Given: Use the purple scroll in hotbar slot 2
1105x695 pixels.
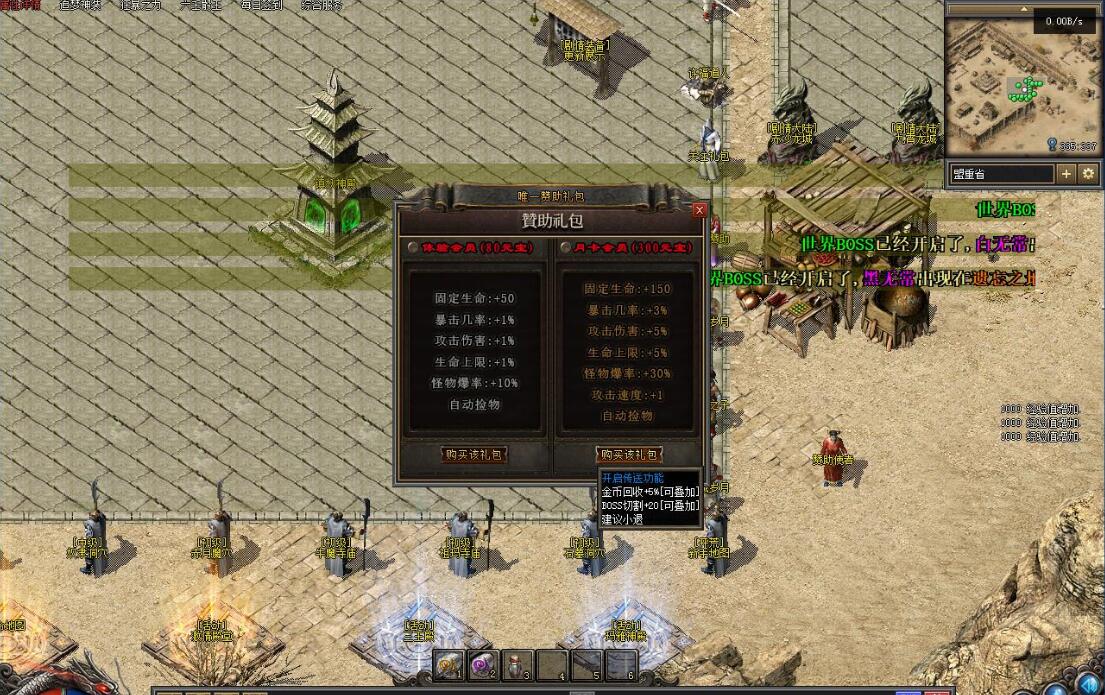Looking at the screenshot, I should (483, 664).
